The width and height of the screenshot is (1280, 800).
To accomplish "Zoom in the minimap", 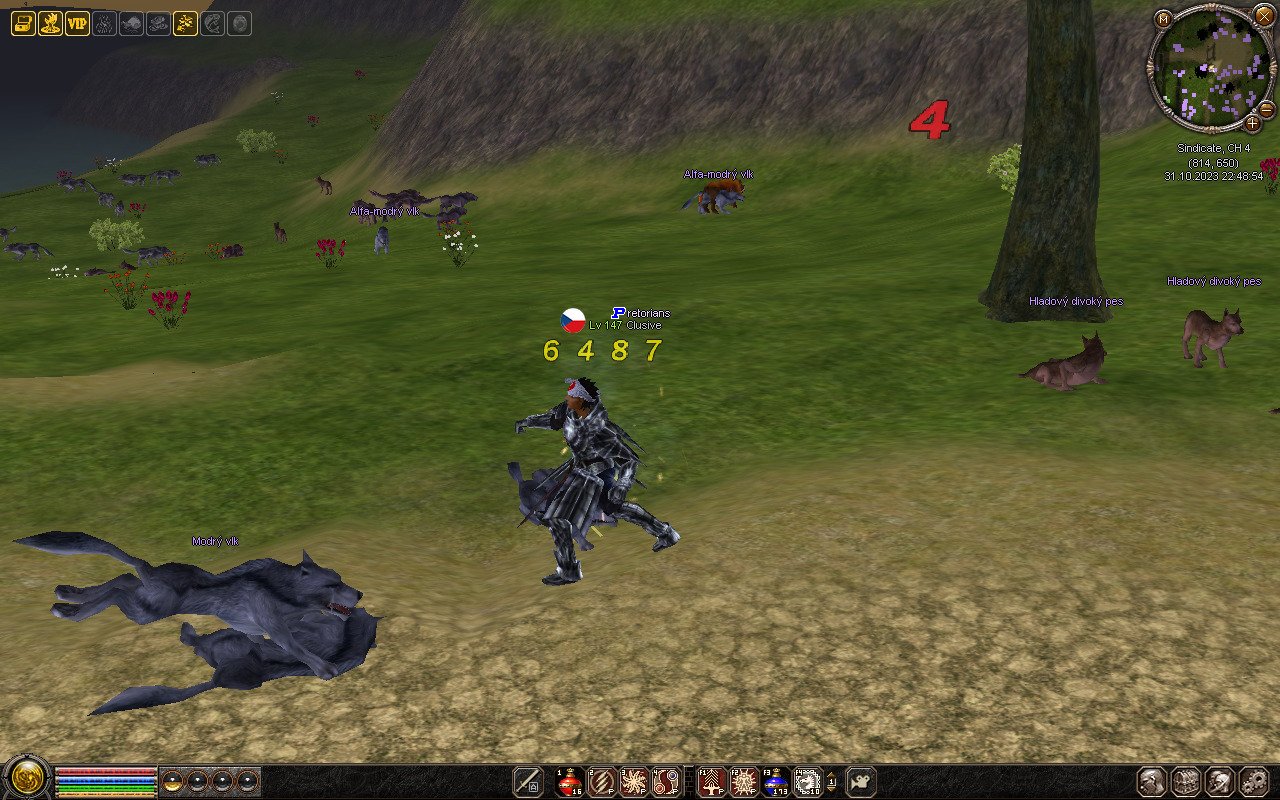I will click(1252, 124).
